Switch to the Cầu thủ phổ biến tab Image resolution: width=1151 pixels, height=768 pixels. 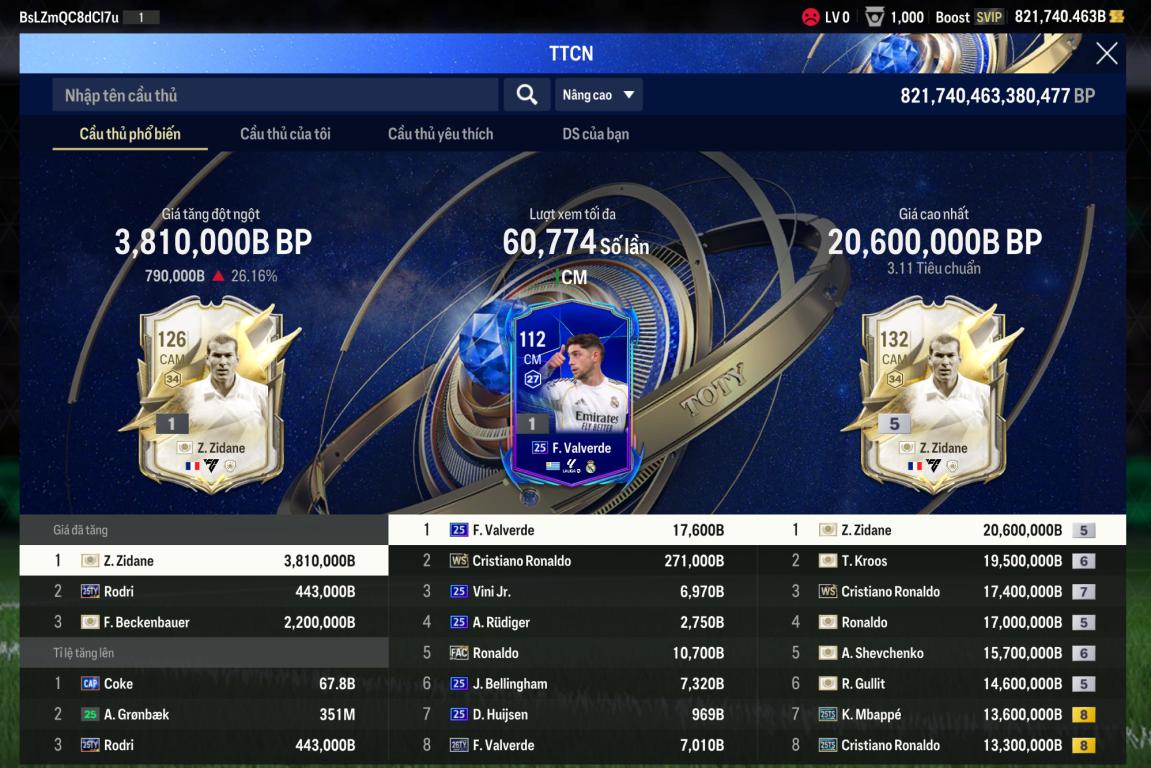click(x=130, y=134)
